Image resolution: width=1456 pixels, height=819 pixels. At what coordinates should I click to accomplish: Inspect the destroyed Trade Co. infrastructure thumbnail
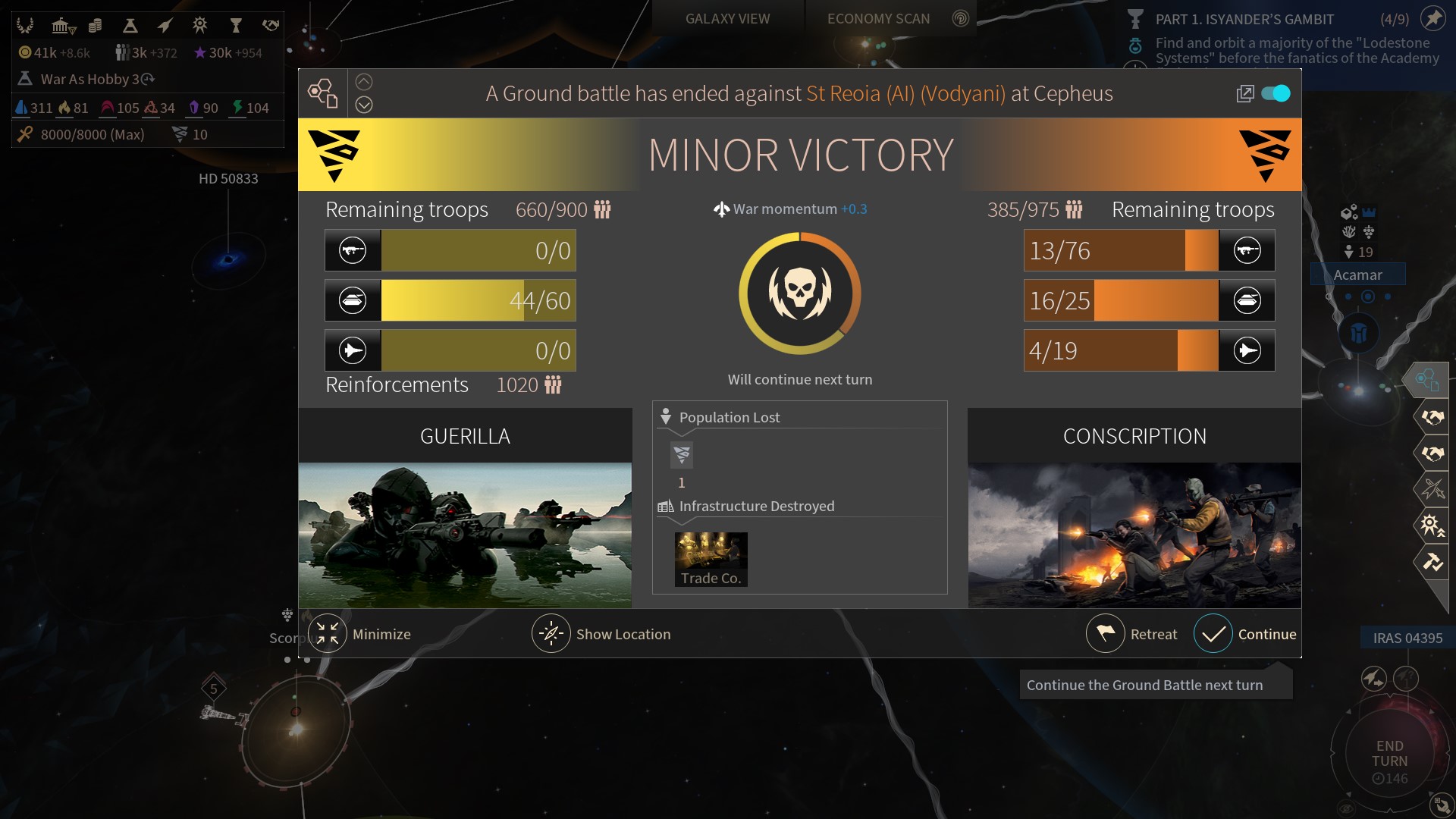coord(711,560)
